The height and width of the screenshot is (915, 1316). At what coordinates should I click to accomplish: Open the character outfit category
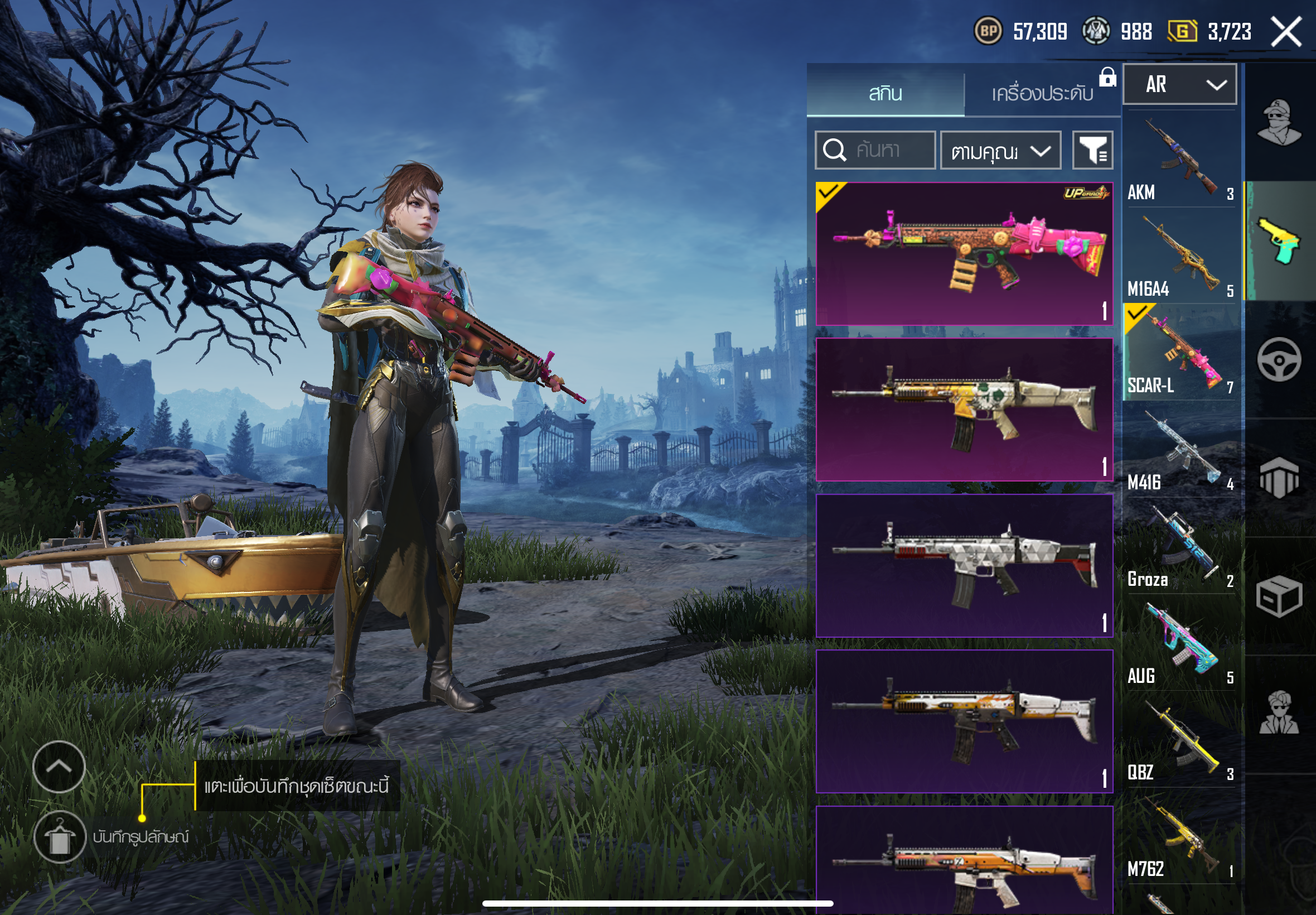pos(1279,122)
